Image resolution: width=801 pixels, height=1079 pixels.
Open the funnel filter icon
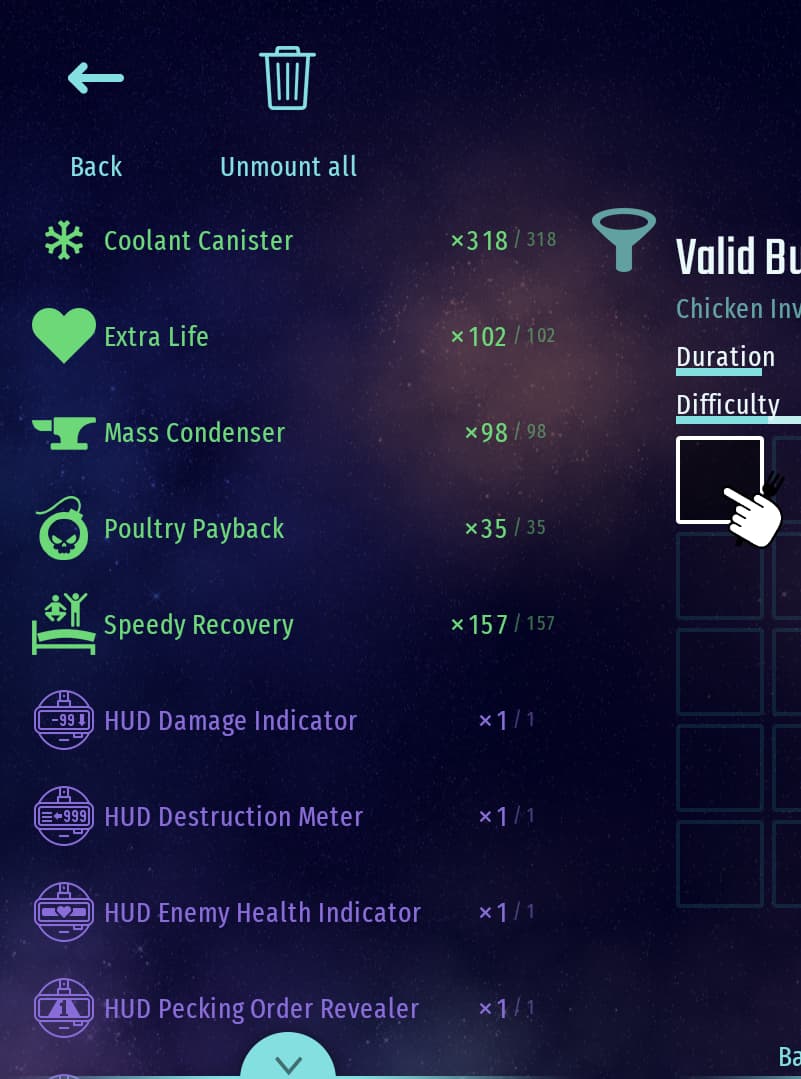[x=624, y=240]
